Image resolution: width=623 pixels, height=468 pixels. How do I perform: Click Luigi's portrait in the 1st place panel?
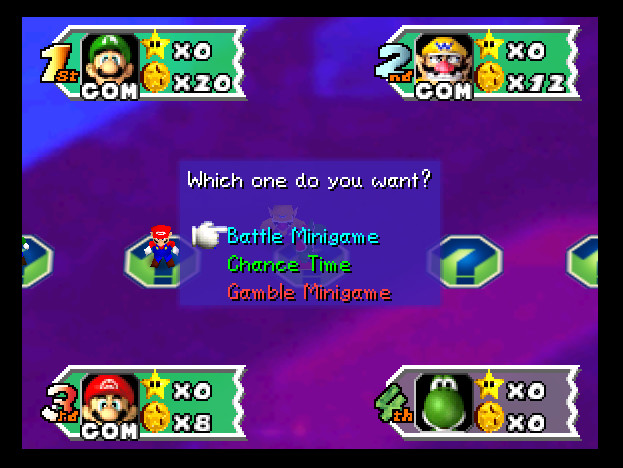pyautogui.click(x=110, y=59)
